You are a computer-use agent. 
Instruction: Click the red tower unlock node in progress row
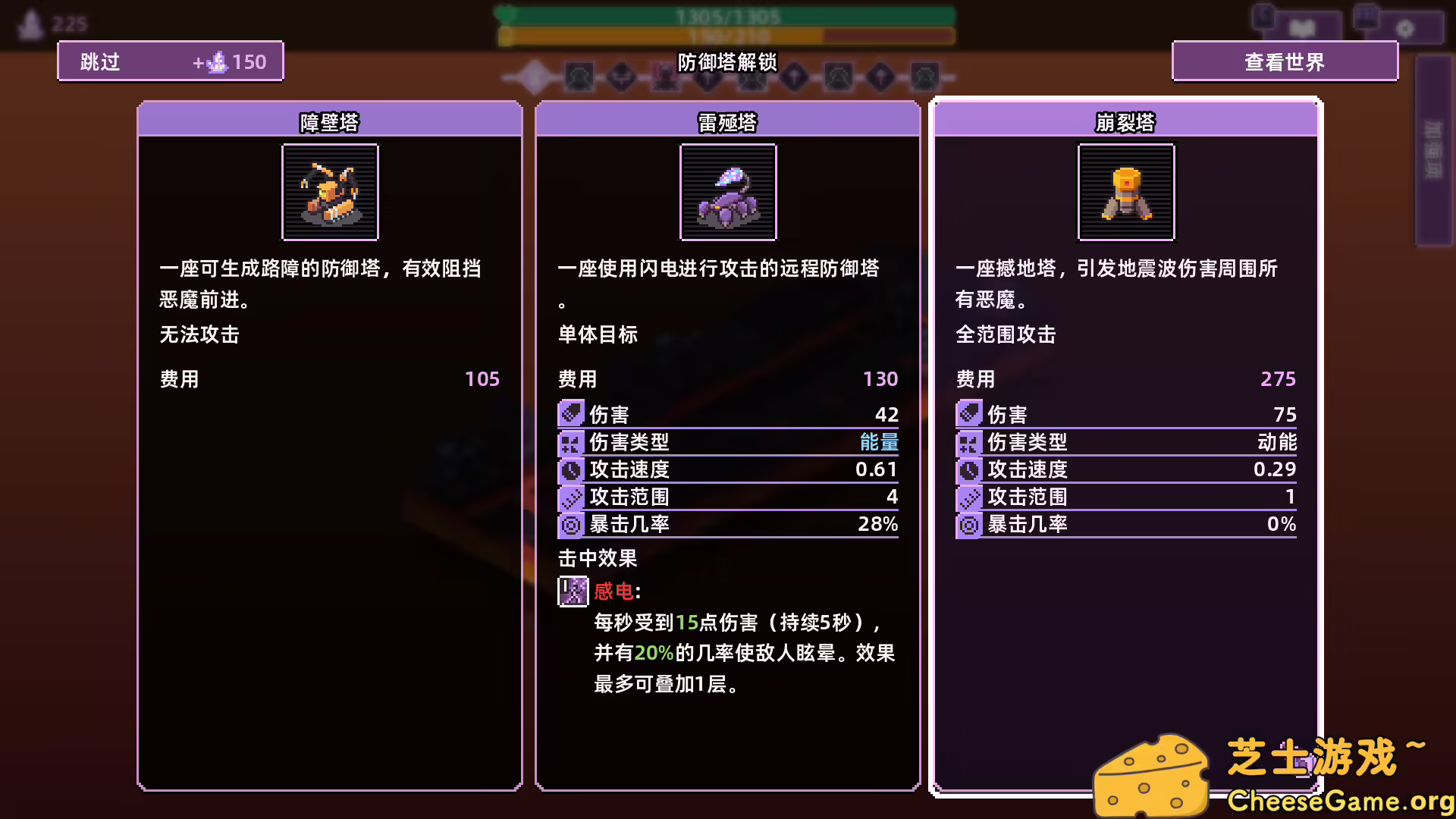tap(667, 77)
